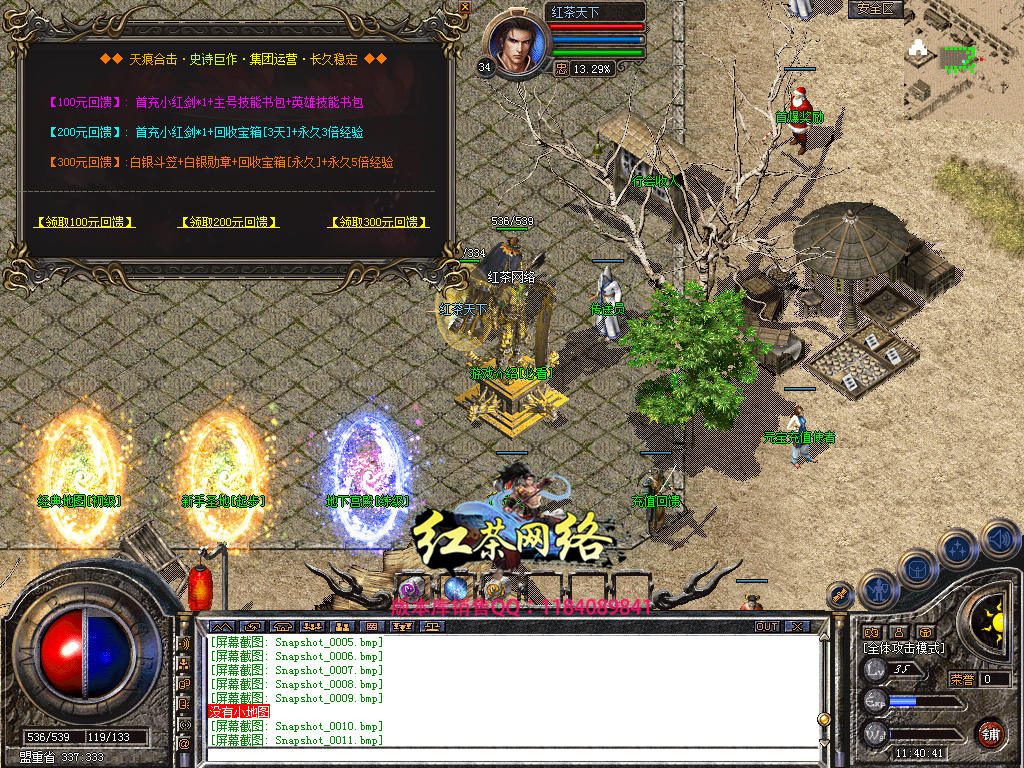Toggle sound with the speaker button
This screenshot has height=768, width=1024.
coord(998,539)
